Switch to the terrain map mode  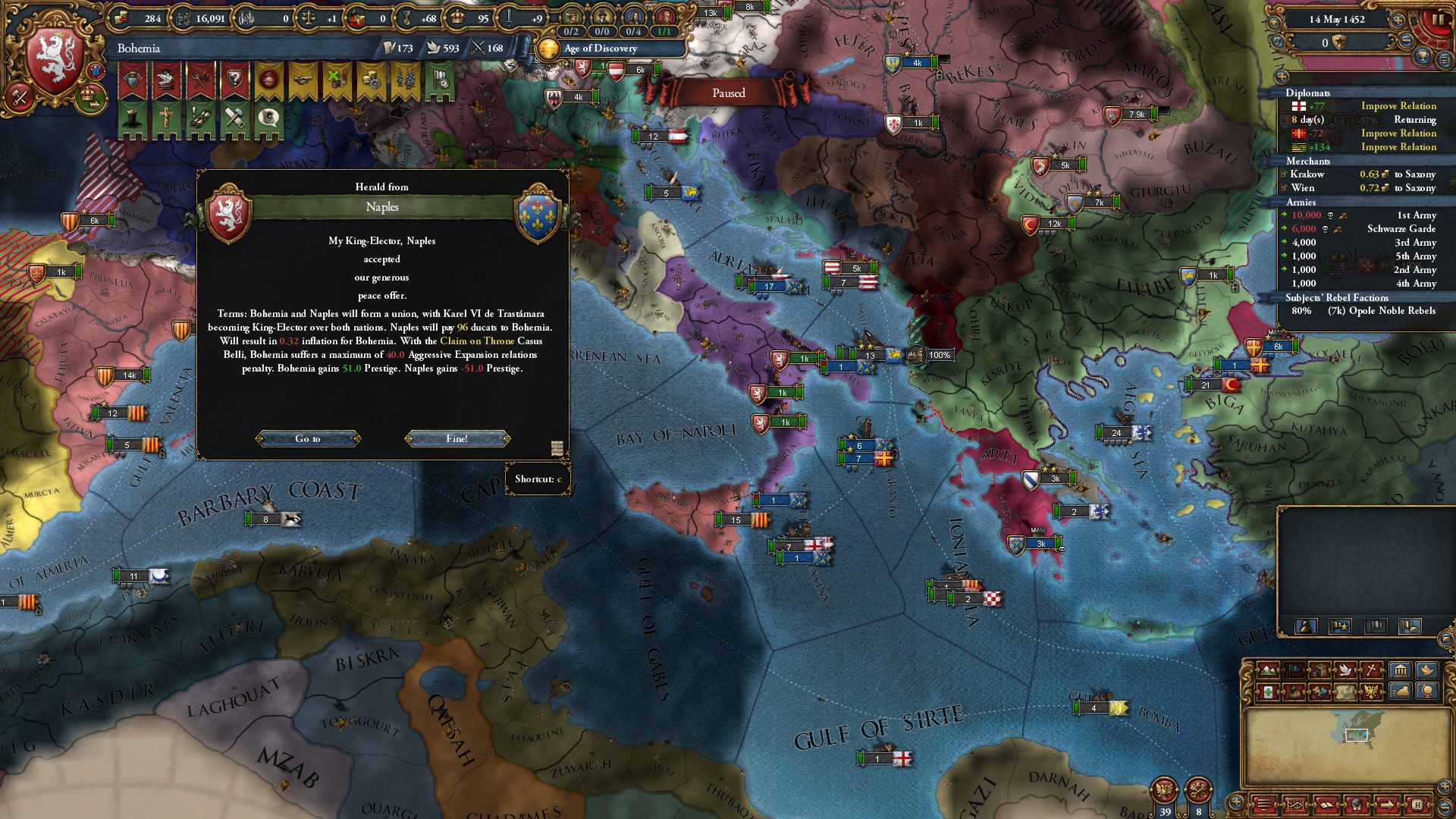point(1267,670)
